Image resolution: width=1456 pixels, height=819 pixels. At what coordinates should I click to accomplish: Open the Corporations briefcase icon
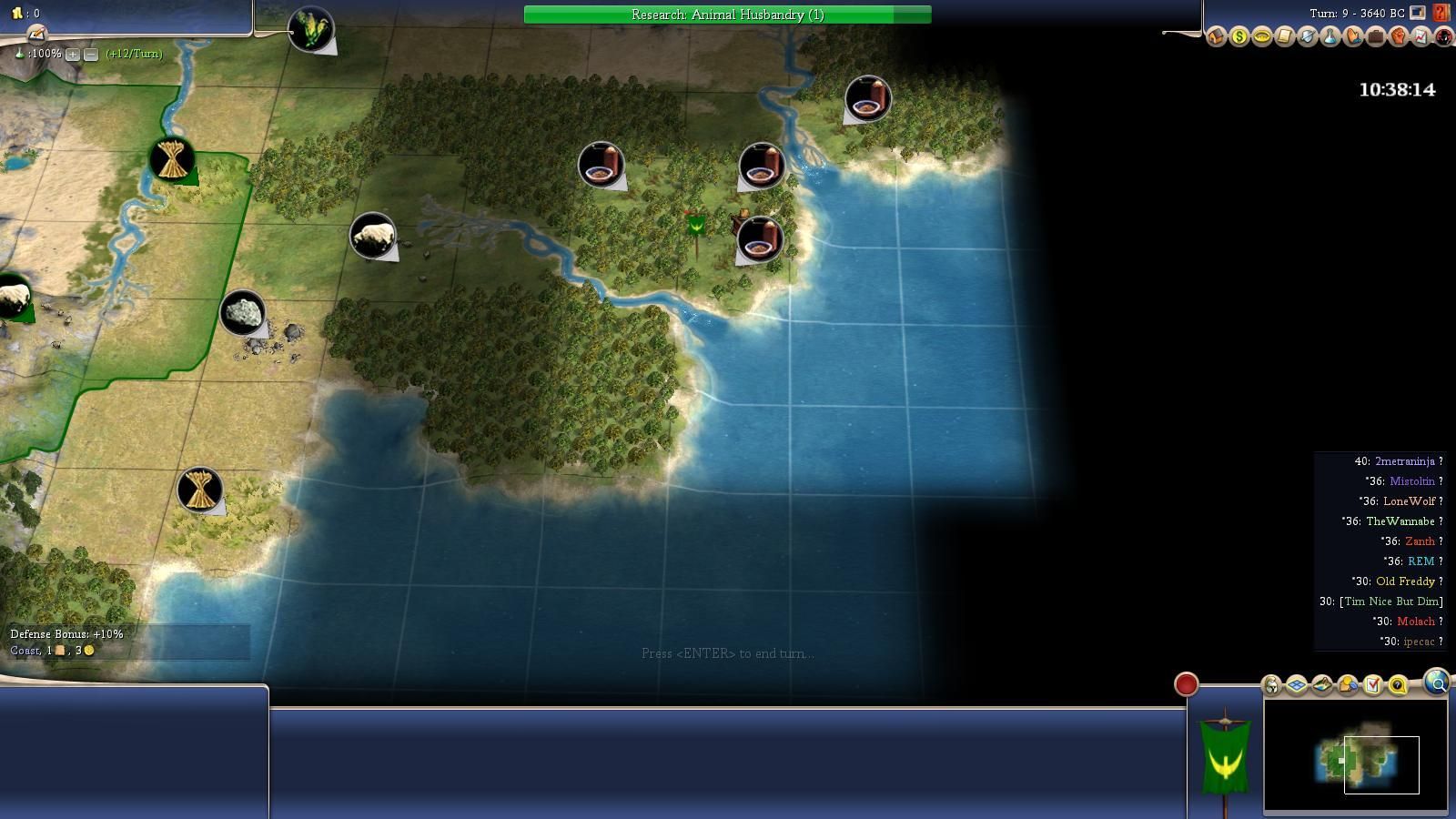click(1376, 37)
